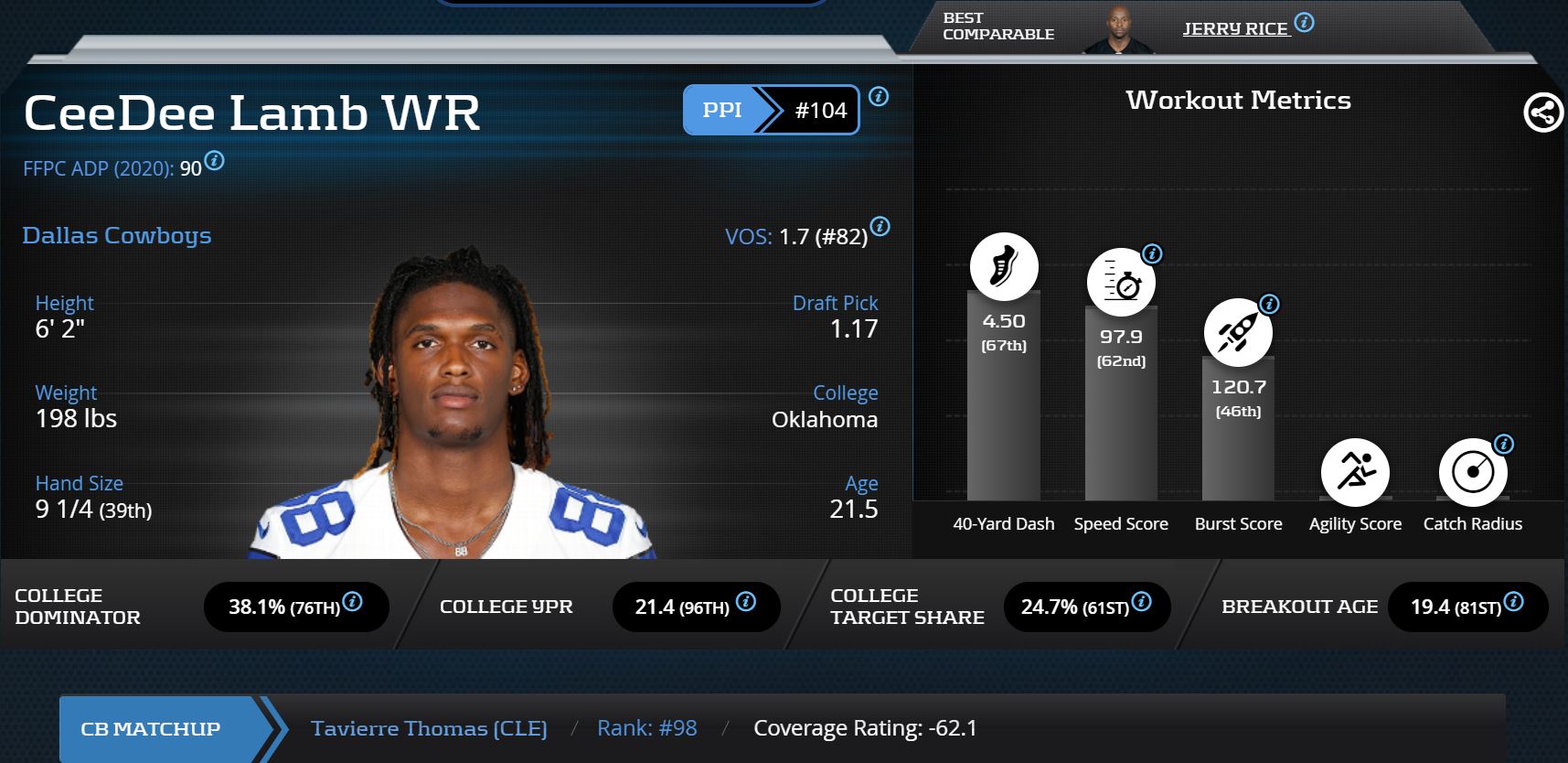Click the PPI #104 badge
Viewport: 1568px width, 763px height.
pos(770,110)
